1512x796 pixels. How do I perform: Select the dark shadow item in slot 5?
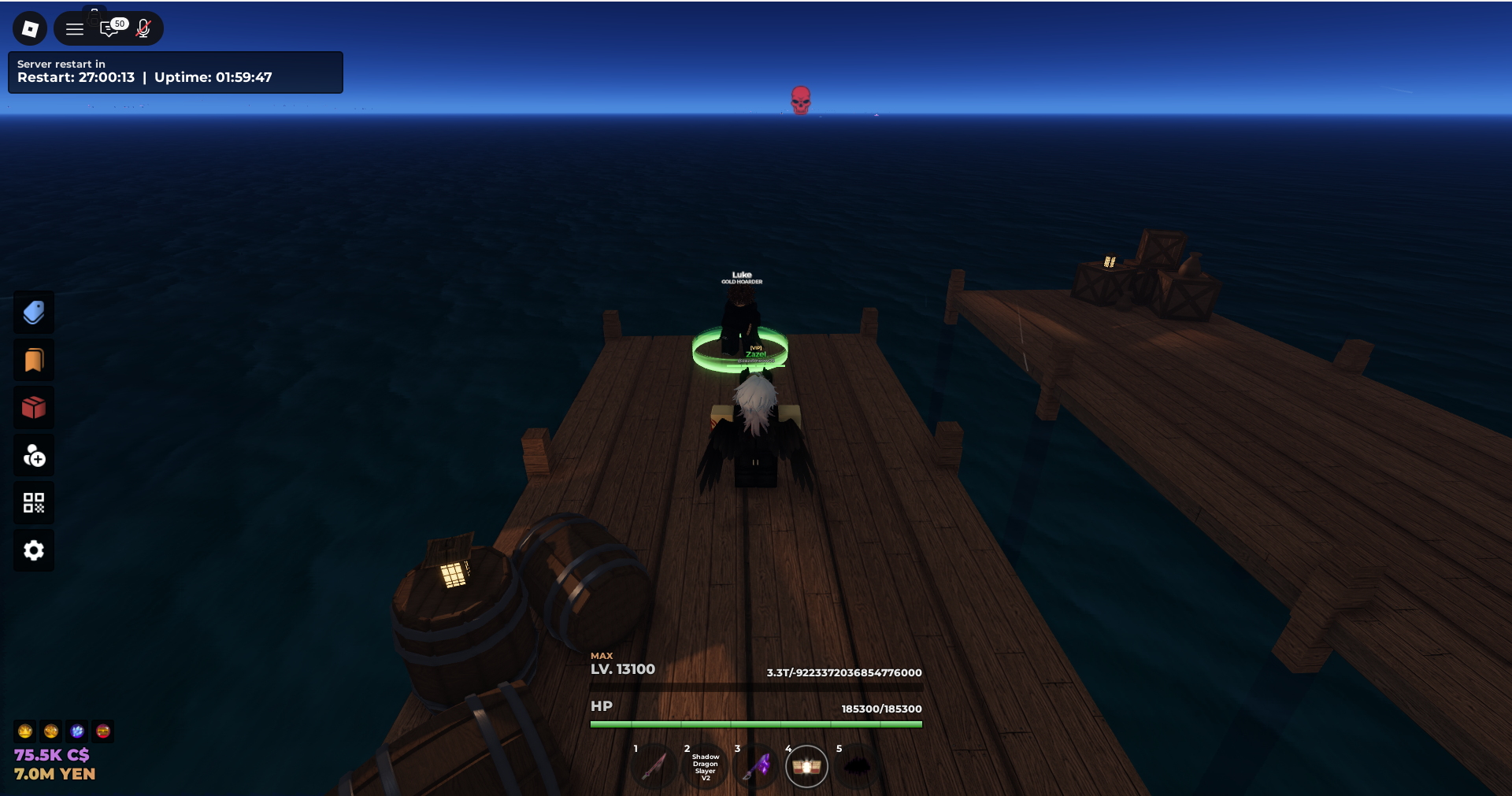pos(858,766)
